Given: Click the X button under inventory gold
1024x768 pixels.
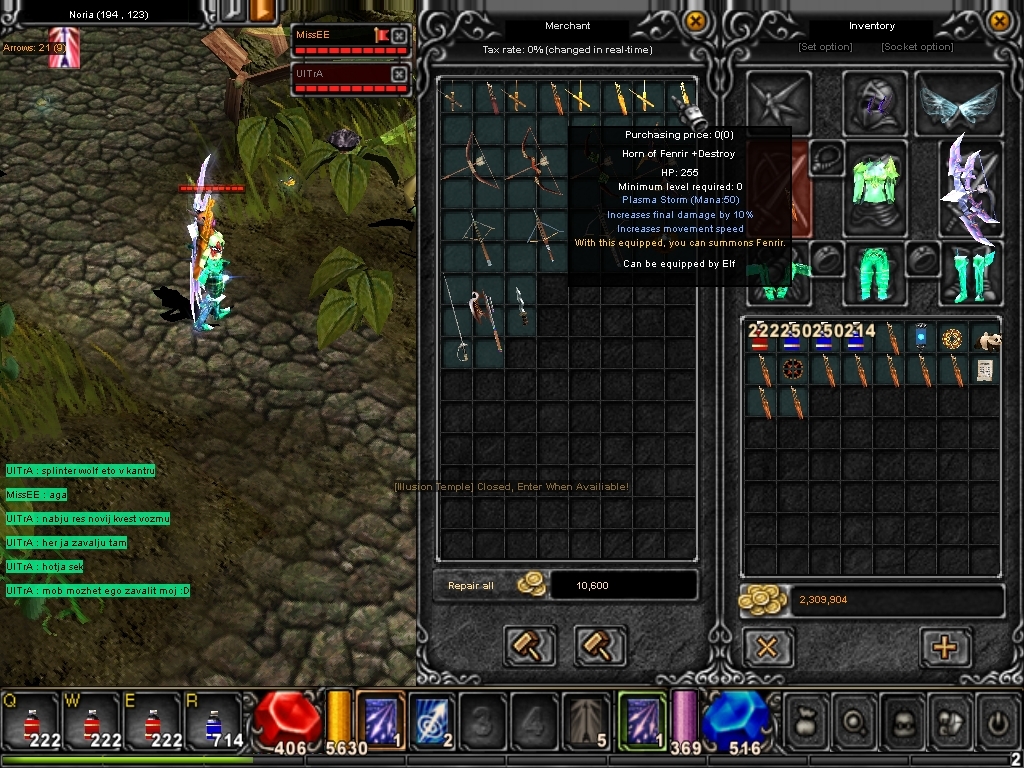Looking at the screenshot, I should 767,647.
